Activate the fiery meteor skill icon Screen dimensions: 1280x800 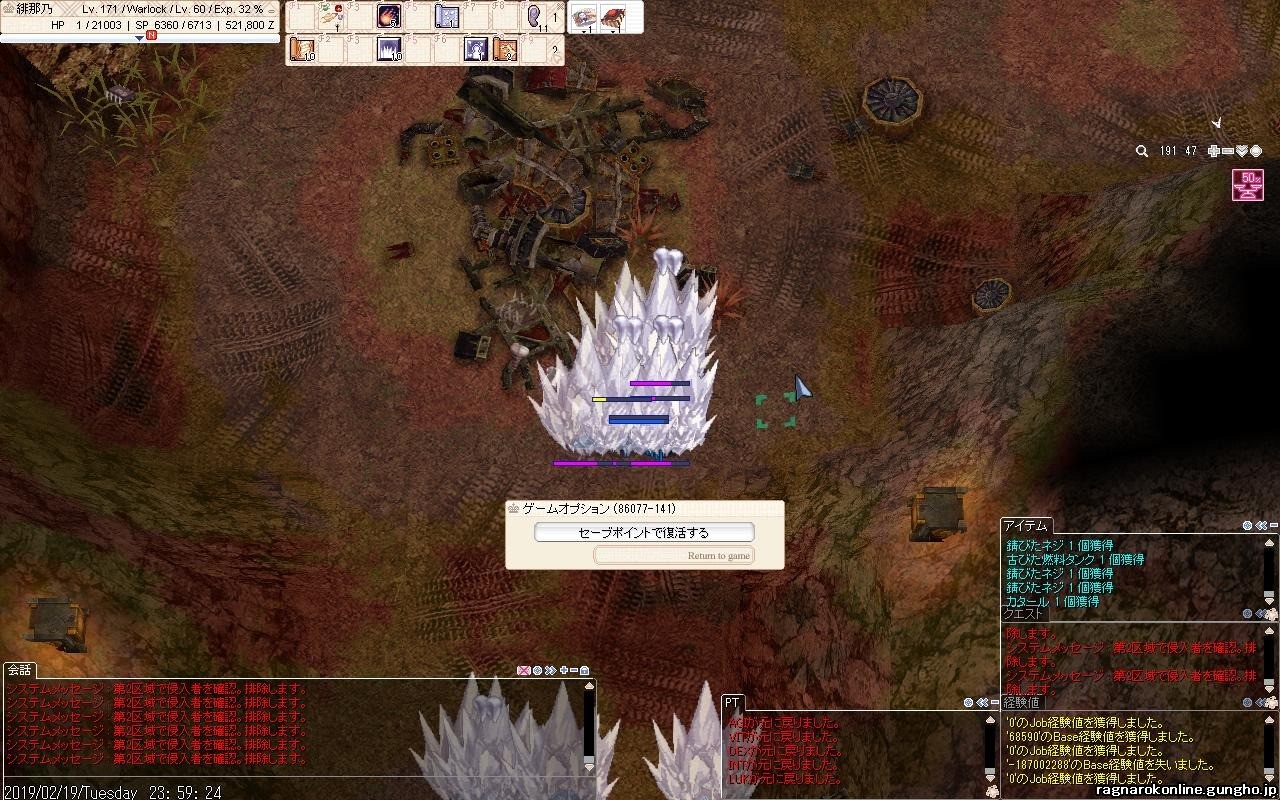tap(389, 16)
